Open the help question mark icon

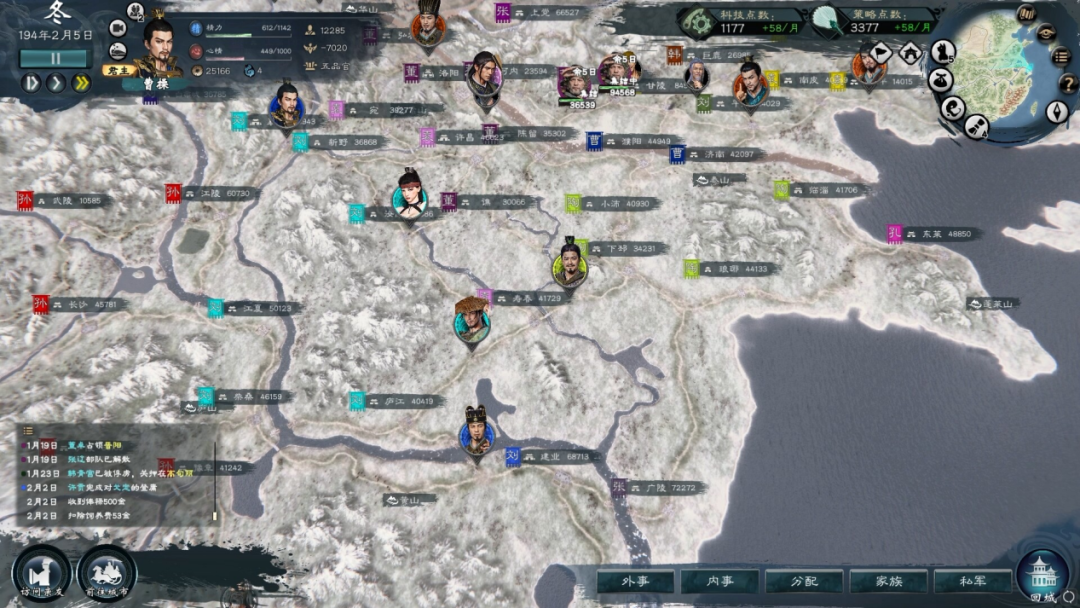pos(1066,84)
